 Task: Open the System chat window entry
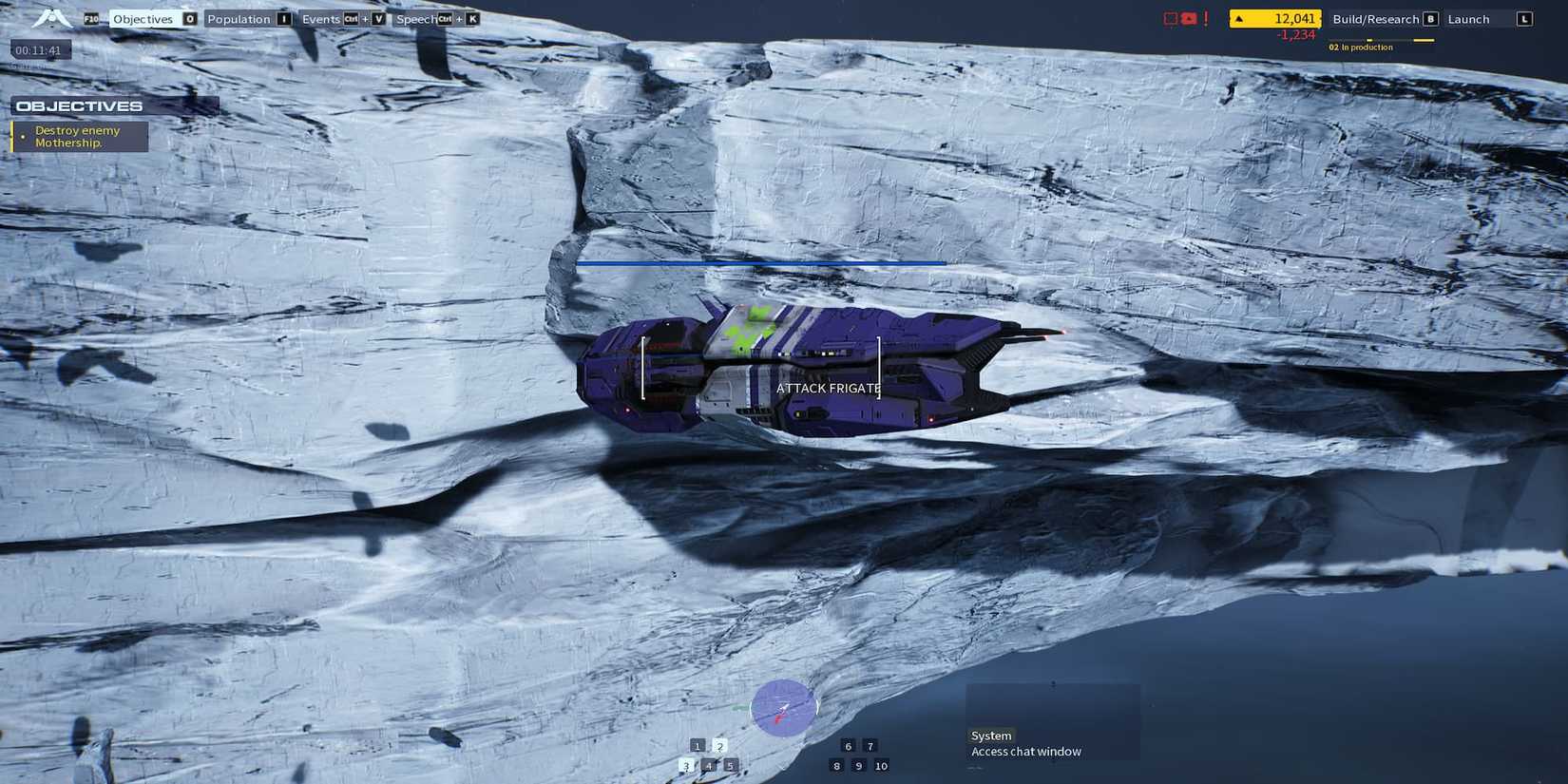coord(991,735)
